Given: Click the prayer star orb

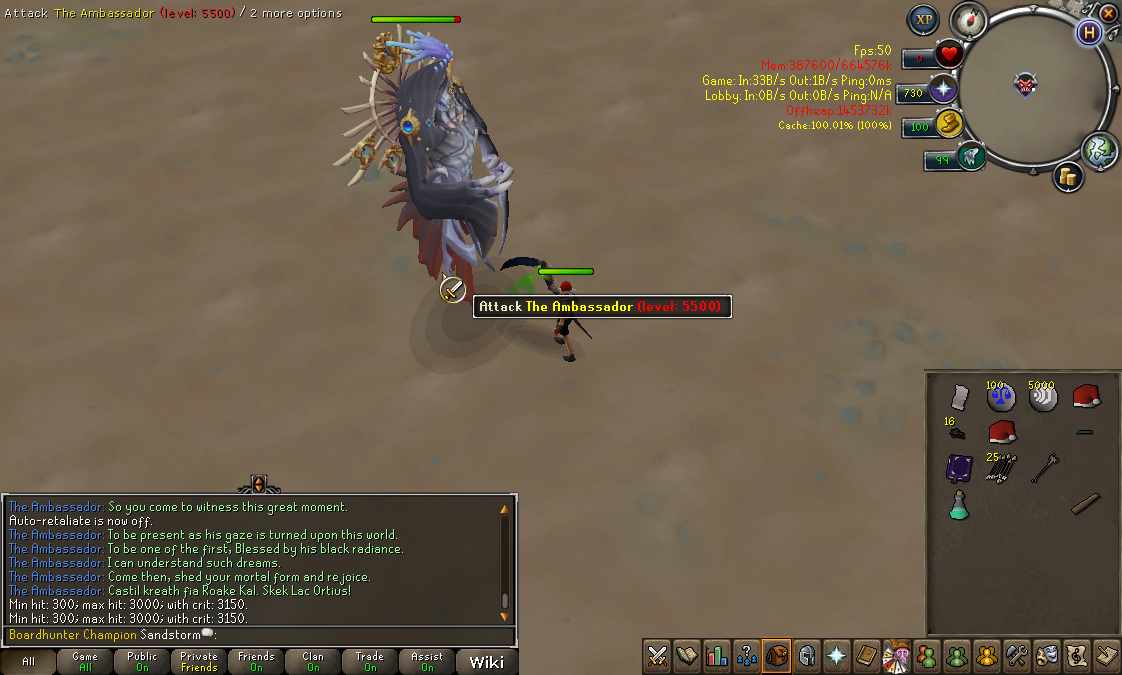Looking at the screenshot, I should click(943, 91).
